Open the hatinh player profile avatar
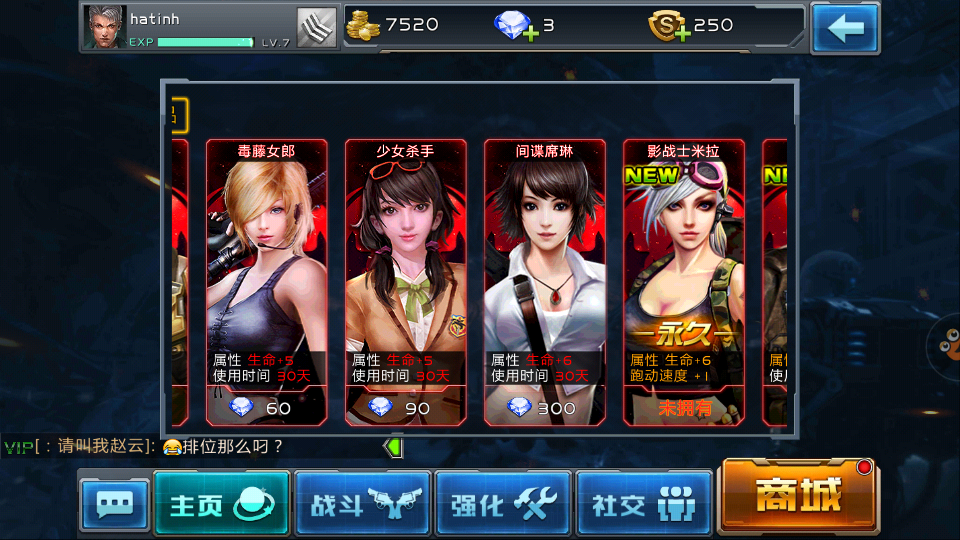 click(x=105, y=27)
